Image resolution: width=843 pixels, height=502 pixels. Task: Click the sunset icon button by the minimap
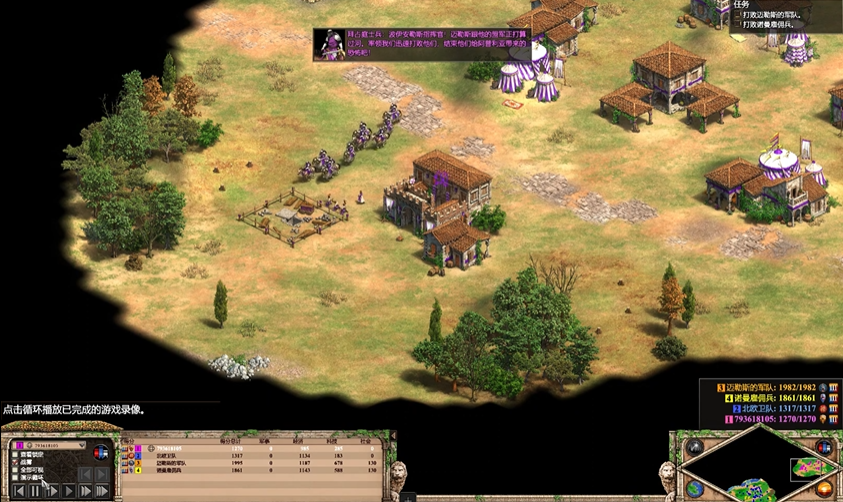coord(825,489)
